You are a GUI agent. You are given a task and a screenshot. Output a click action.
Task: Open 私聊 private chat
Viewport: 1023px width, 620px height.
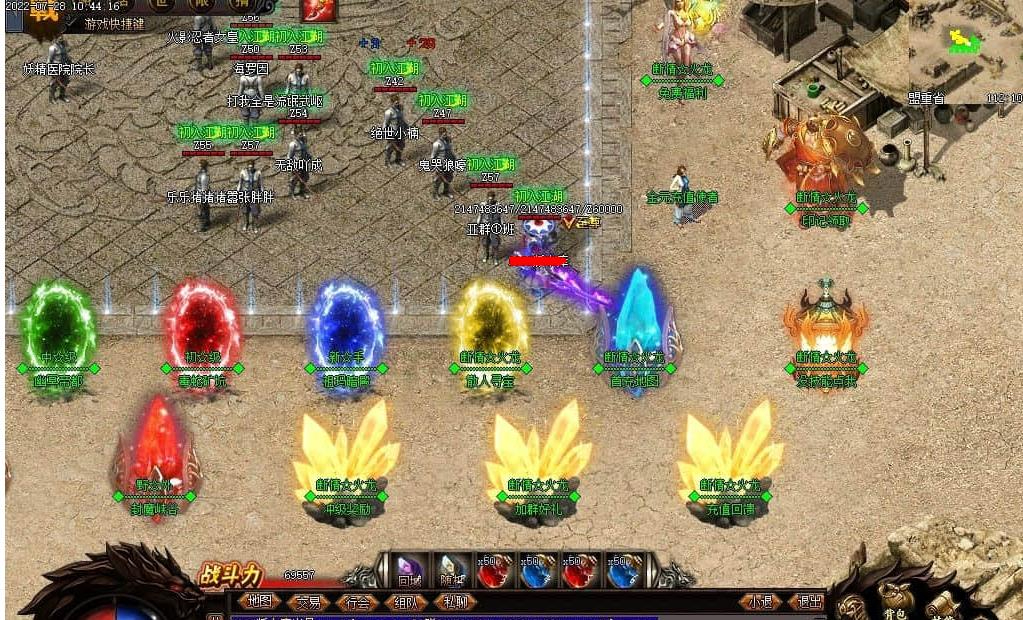click(455, 602)
